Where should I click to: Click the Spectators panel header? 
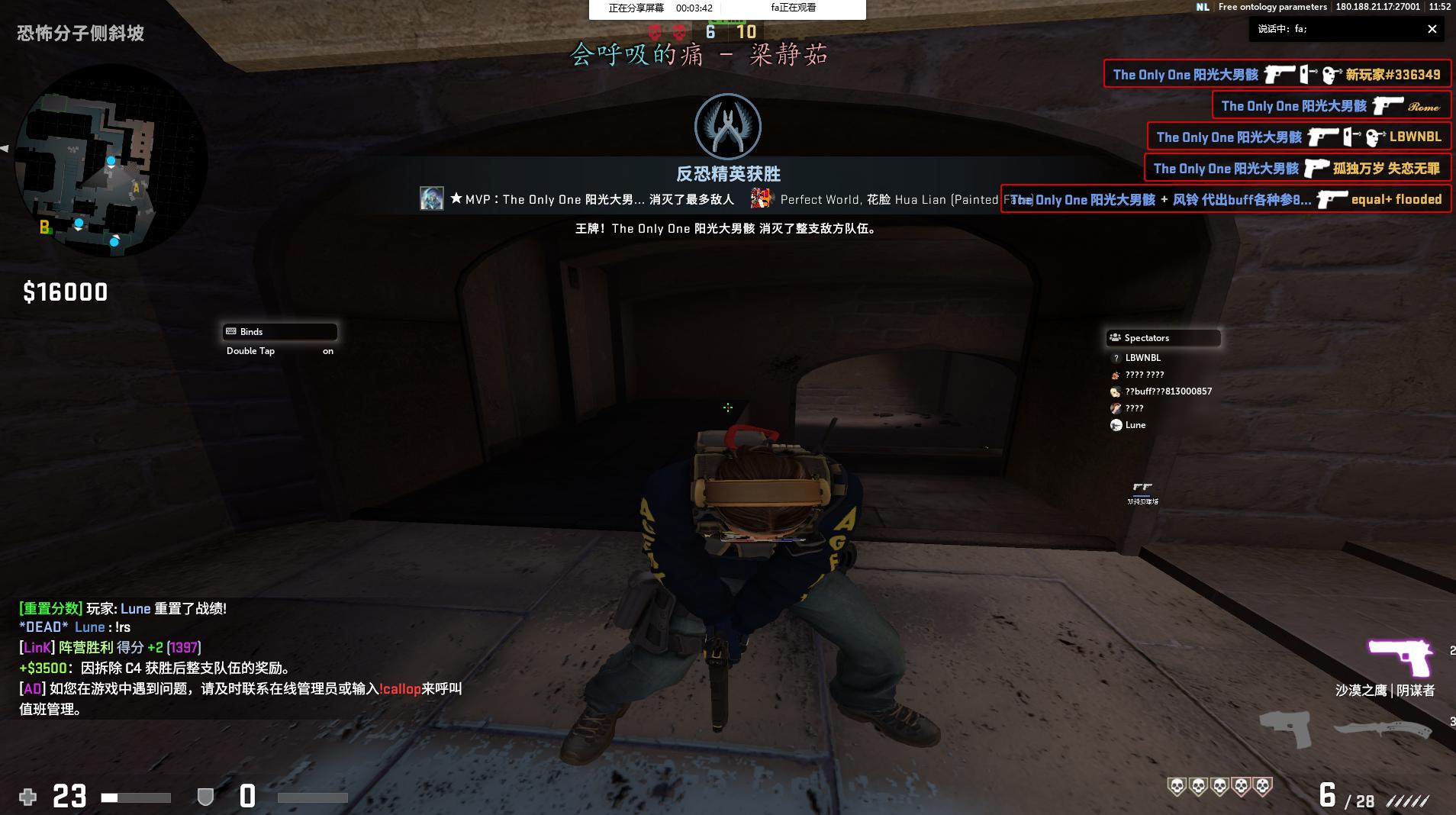(x=1163, y=338)
